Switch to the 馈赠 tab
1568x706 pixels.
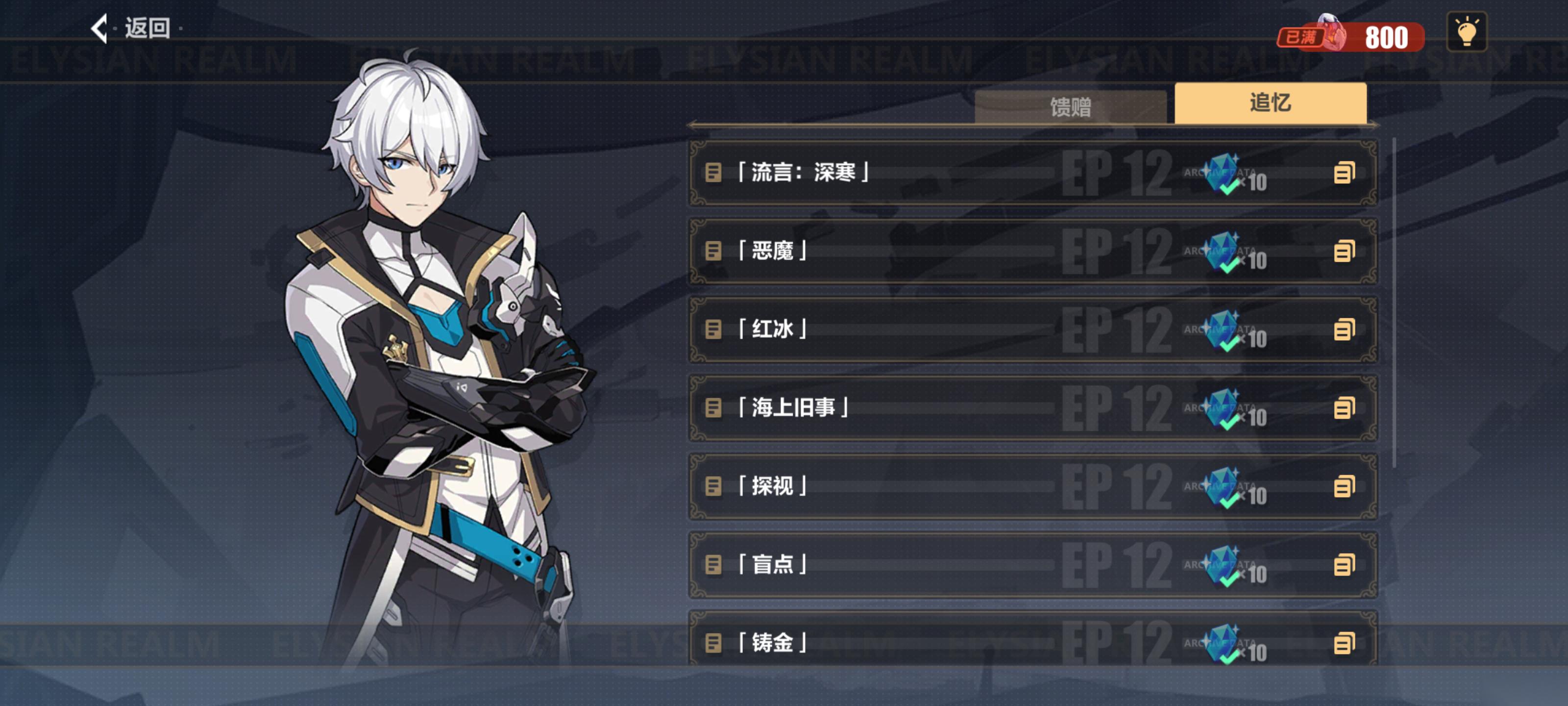(x=1070, y=107)
